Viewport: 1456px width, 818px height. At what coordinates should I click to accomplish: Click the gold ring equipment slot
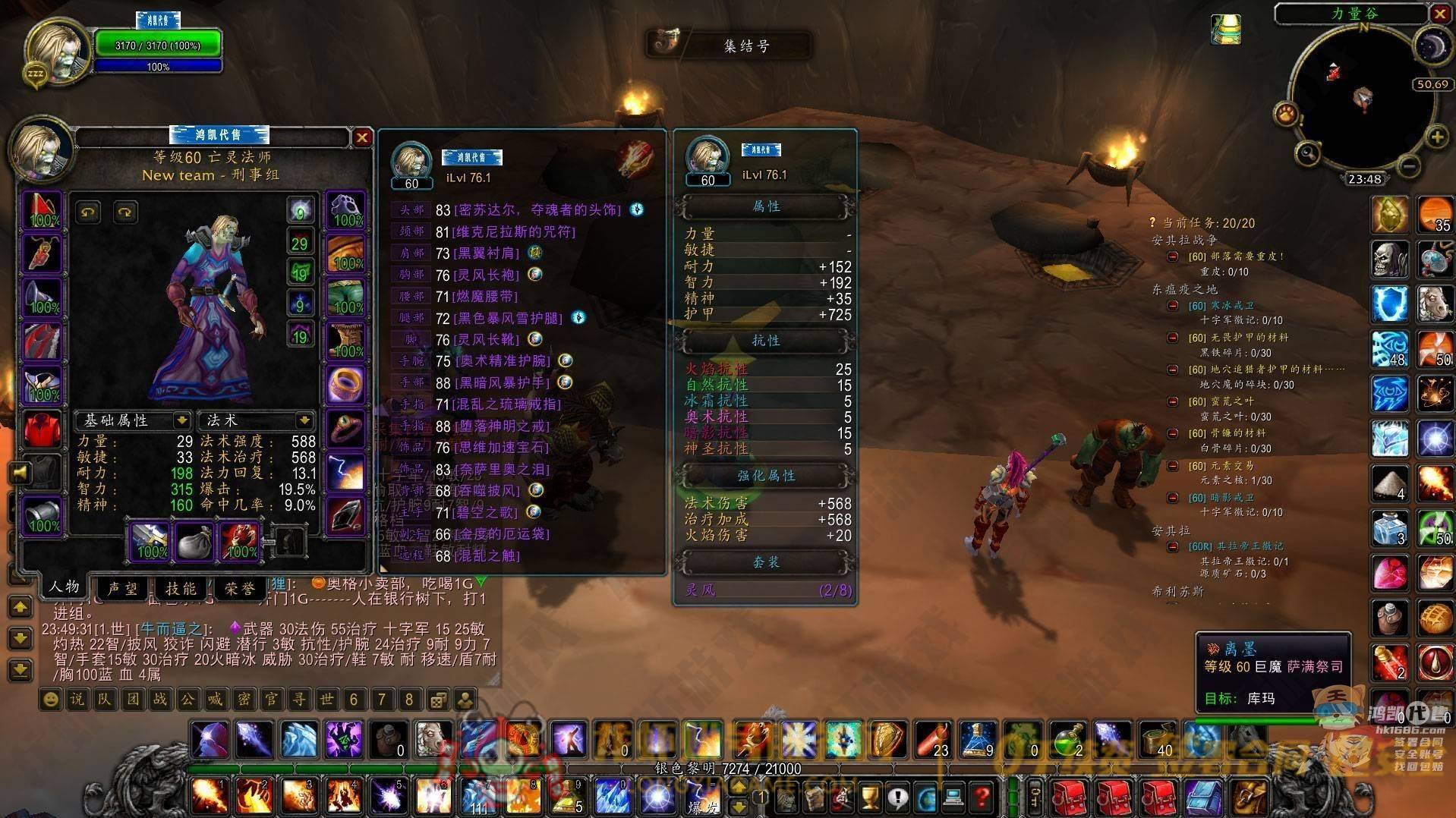pos(346,384)
